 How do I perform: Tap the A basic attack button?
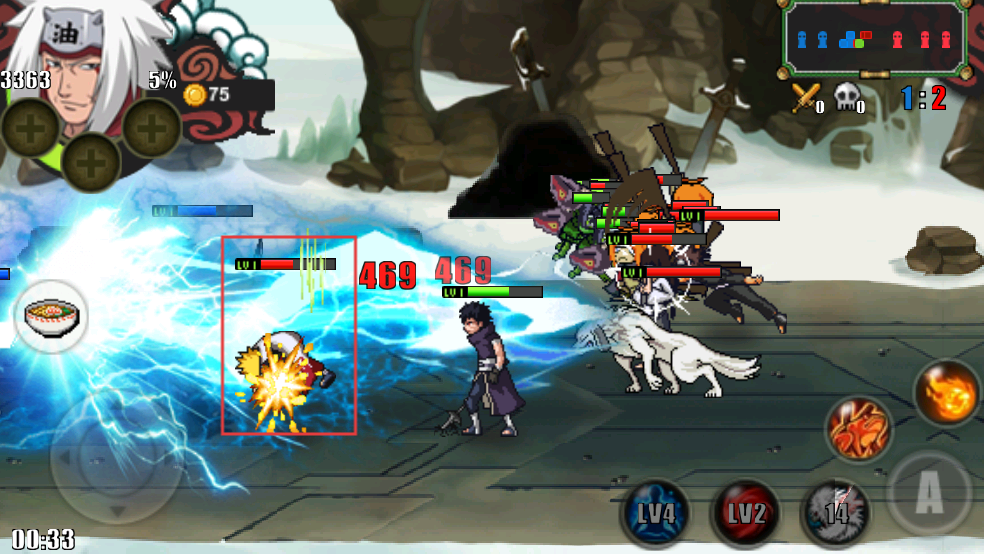coord(928,492)
